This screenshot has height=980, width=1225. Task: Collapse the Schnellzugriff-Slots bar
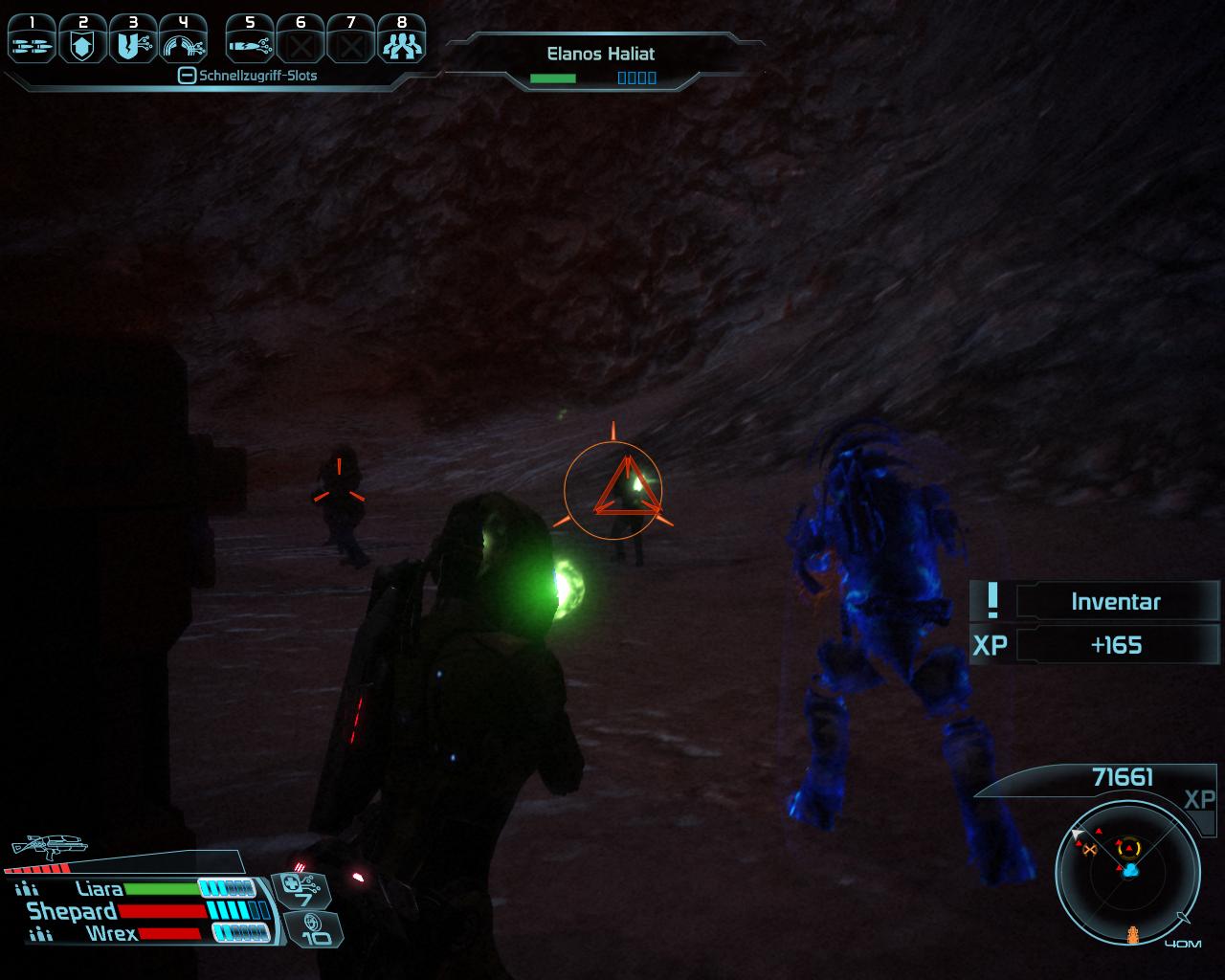click(188, 76)
